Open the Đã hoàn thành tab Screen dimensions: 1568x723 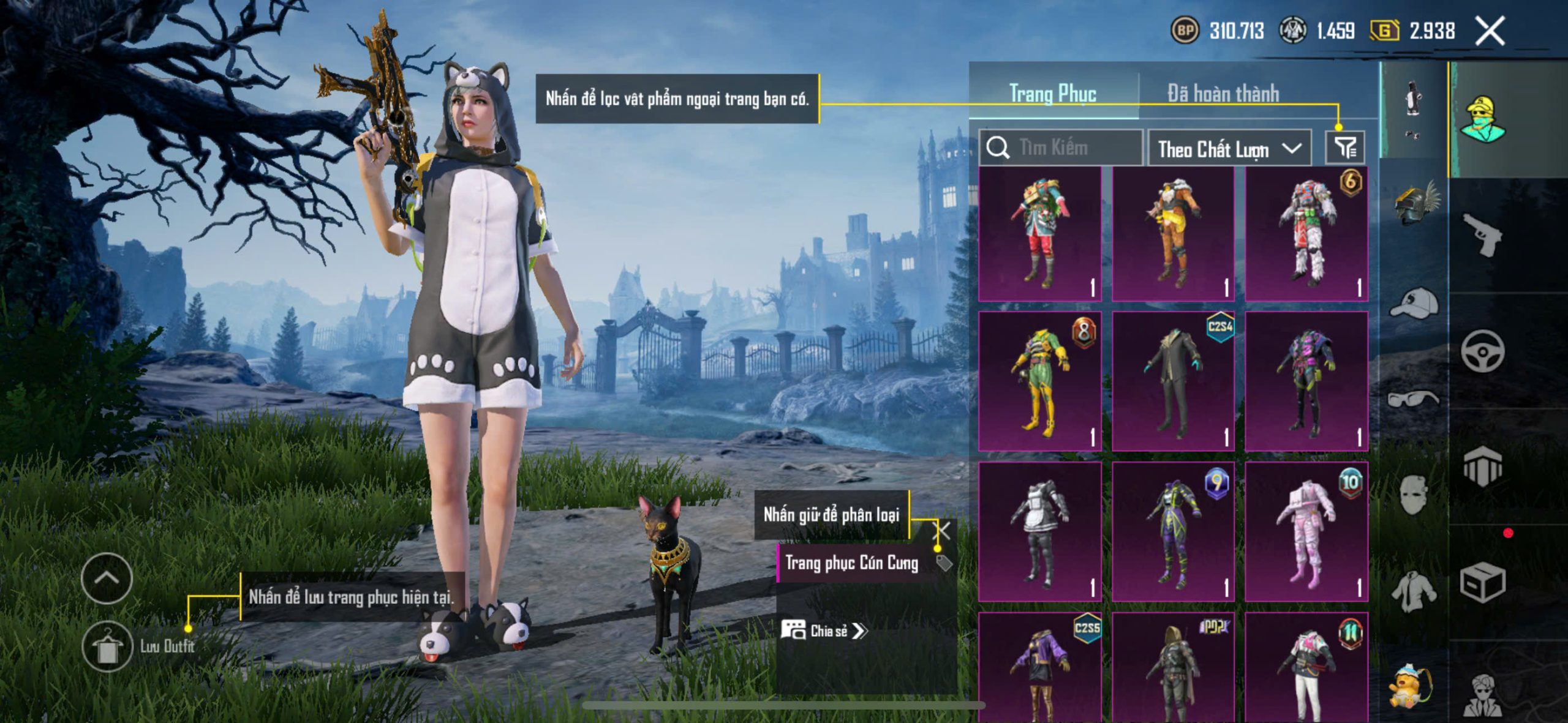(1223, 94)
